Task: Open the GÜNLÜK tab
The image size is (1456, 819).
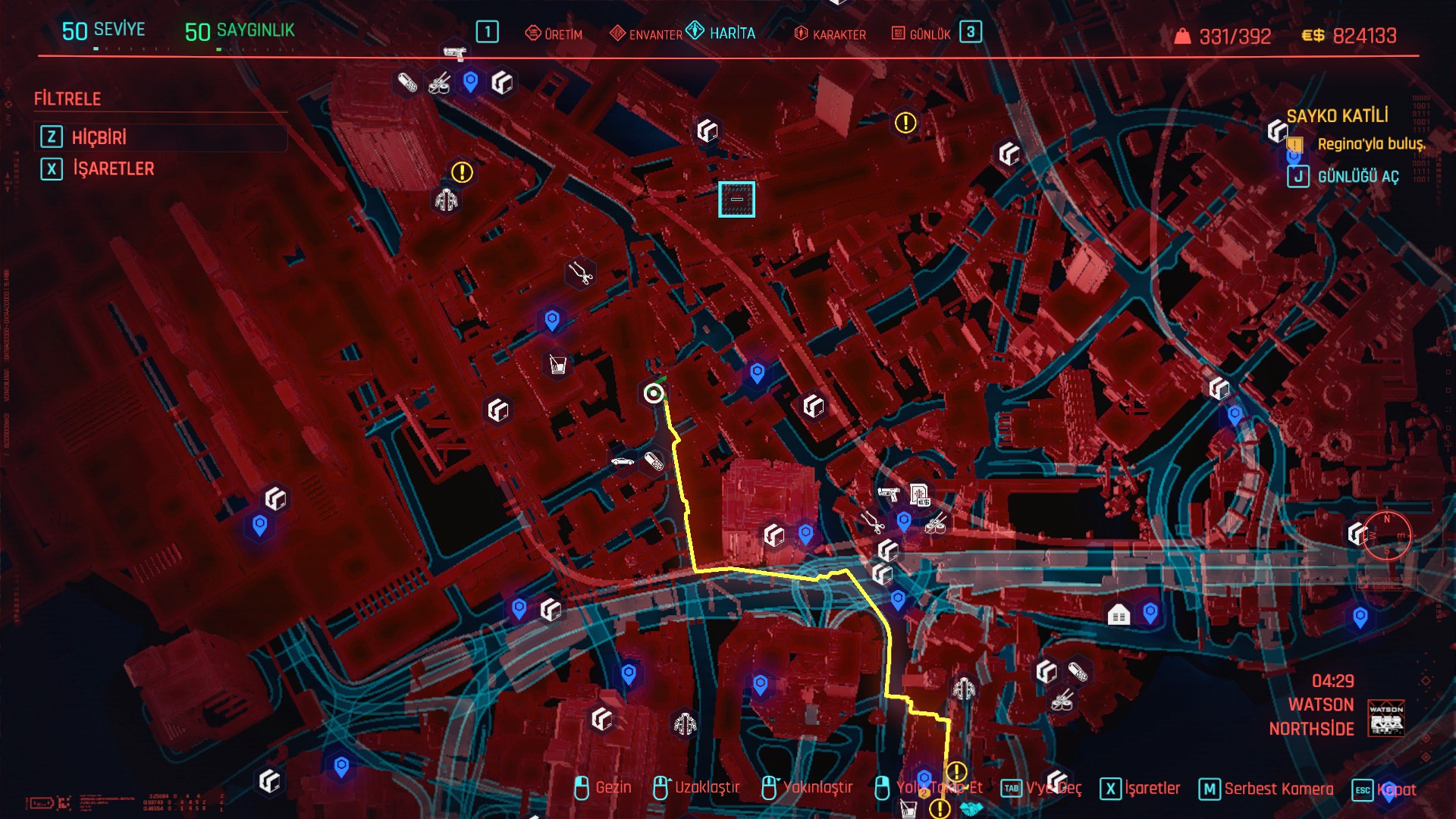Action: click(x=921, y=34)
